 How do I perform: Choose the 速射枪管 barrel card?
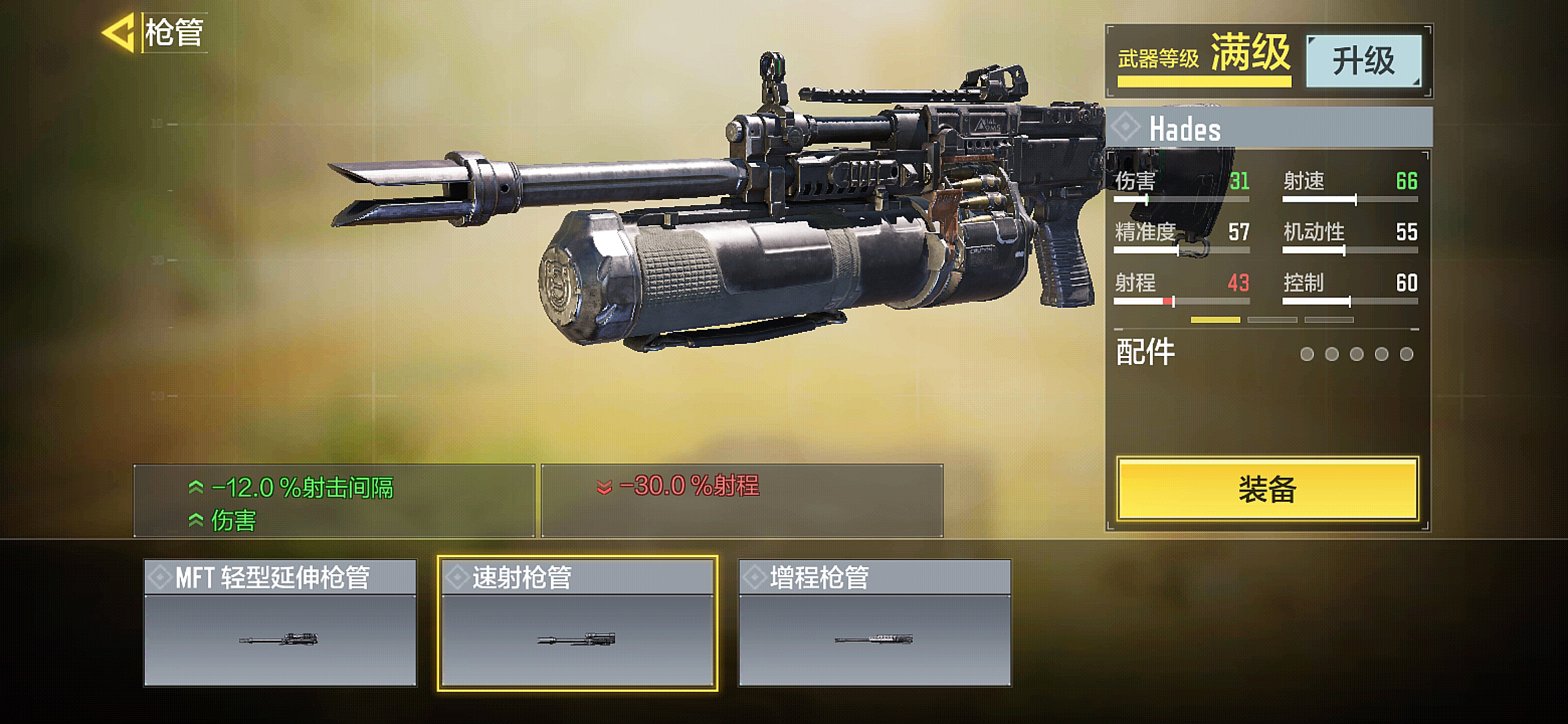(578, 623)
